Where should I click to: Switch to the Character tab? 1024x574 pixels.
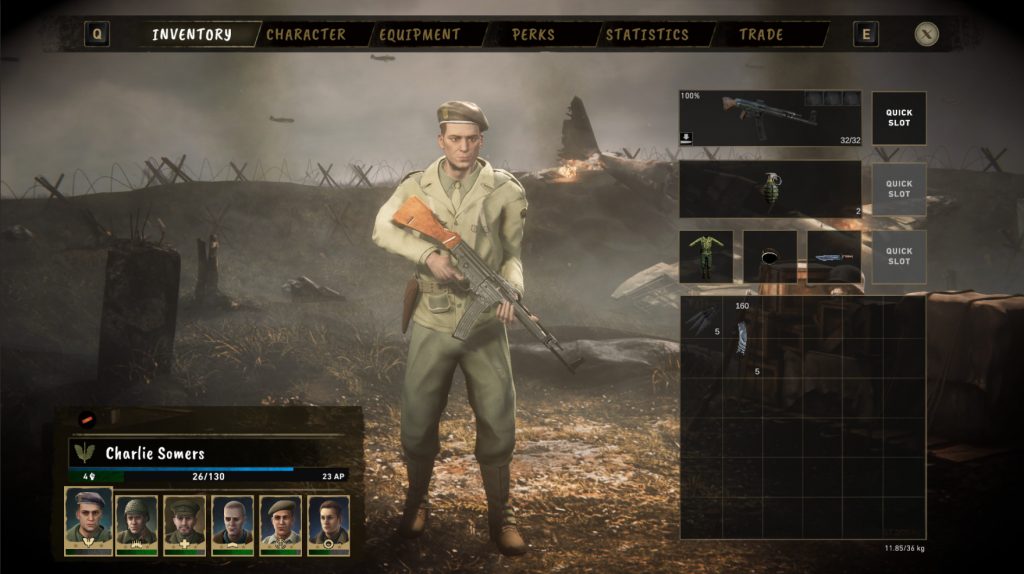pos(305,35)
